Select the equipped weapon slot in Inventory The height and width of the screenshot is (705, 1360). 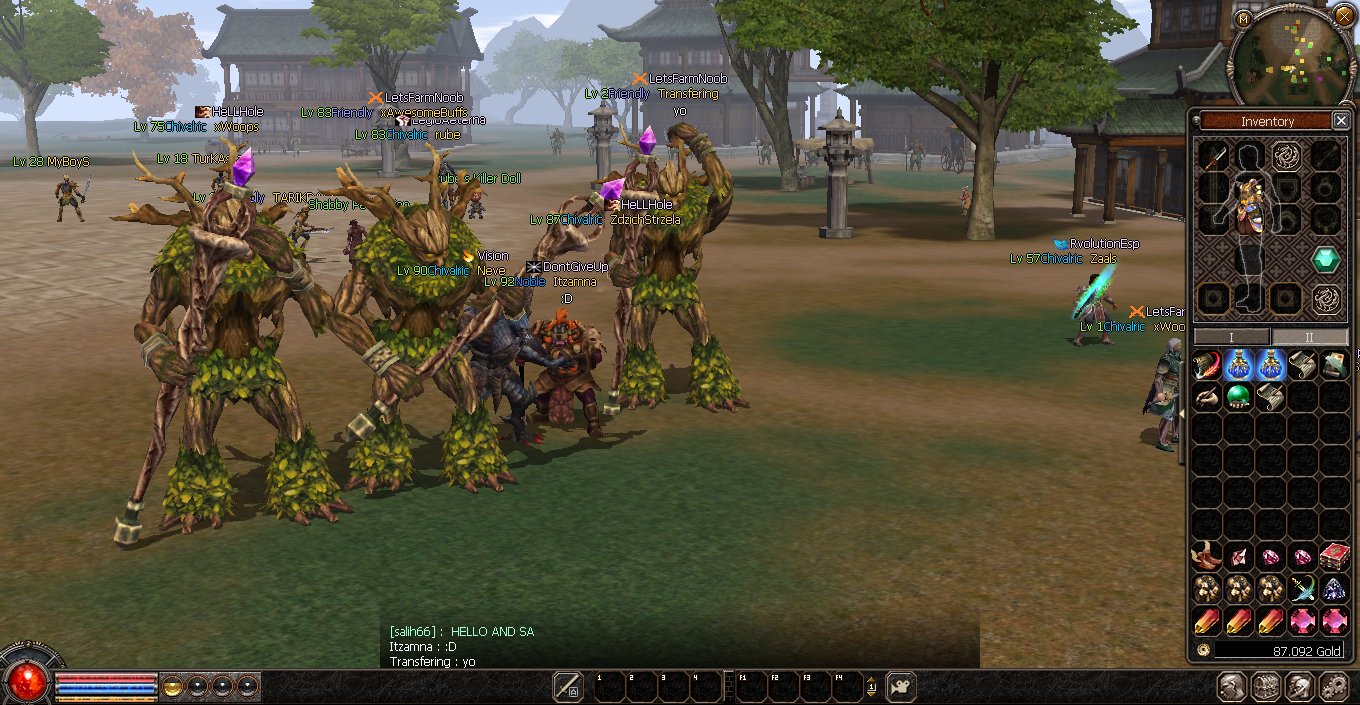[1213, 156]
